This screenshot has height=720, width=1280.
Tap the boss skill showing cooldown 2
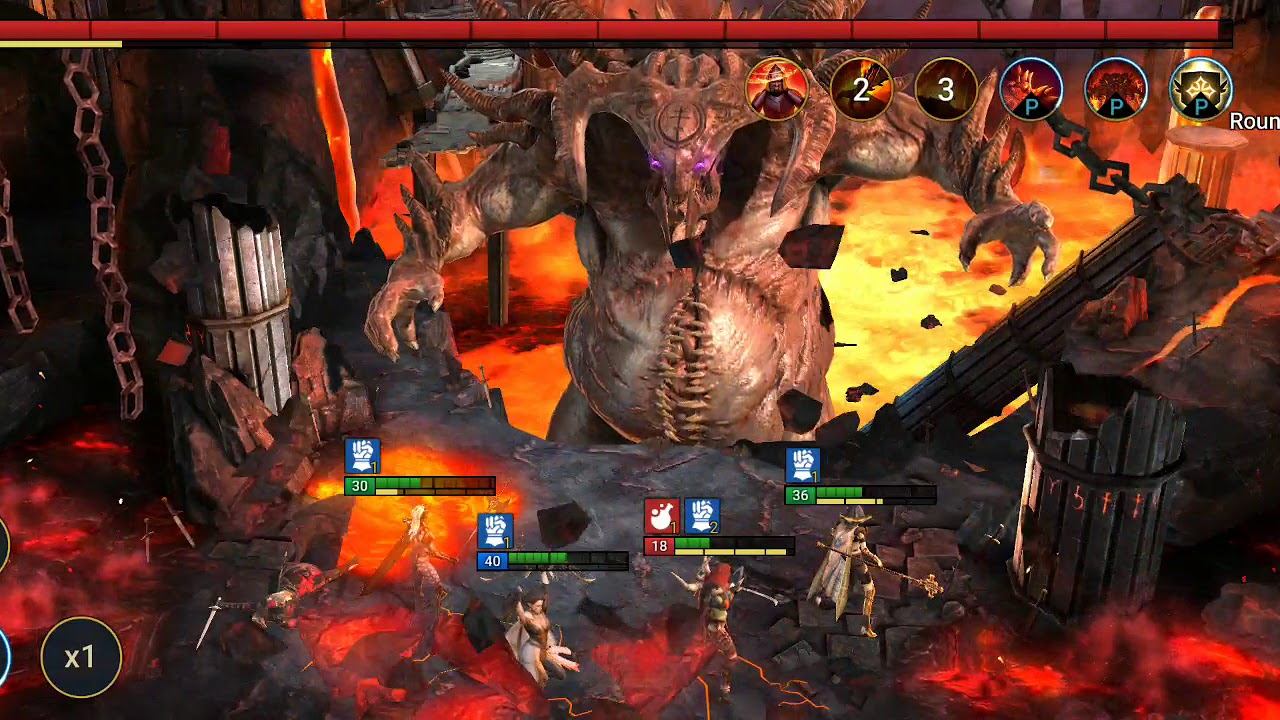pos(862,90)
